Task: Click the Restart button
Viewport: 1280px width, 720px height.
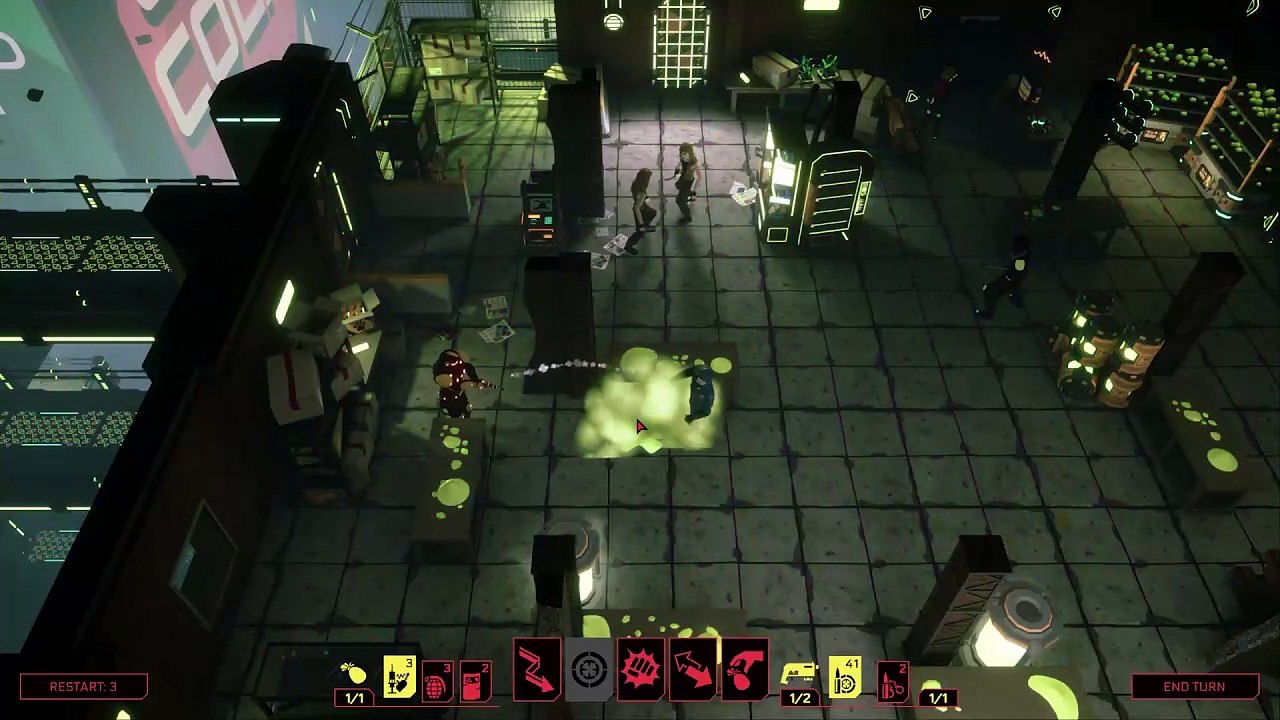Action: tap(84, 686)
